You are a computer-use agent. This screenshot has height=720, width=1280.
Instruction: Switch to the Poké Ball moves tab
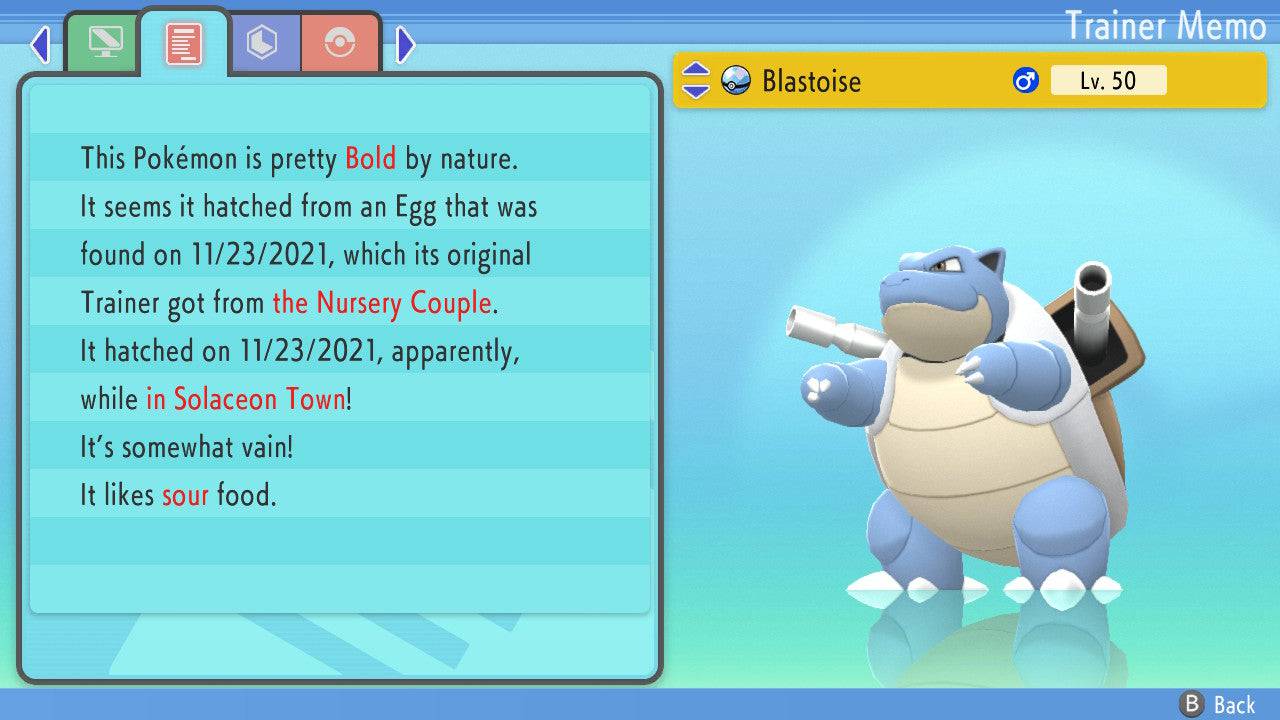point(340,43)
